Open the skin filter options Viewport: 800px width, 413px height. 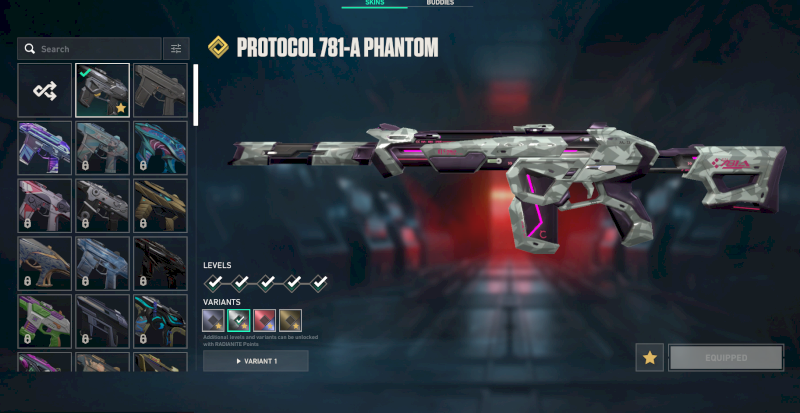176,48
